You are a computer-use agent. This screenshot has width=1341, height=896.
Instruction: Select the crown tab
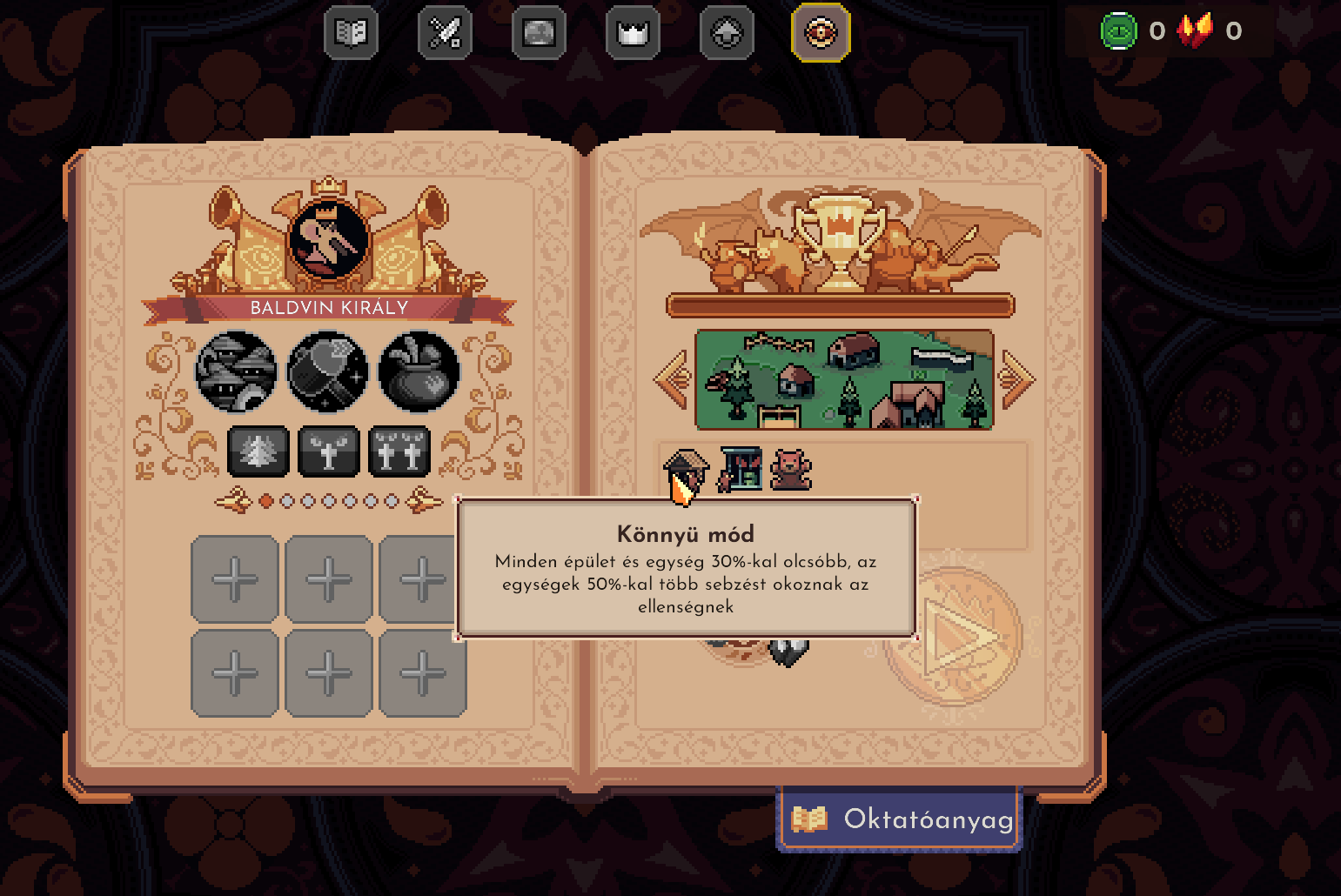[x=633, y=34]
